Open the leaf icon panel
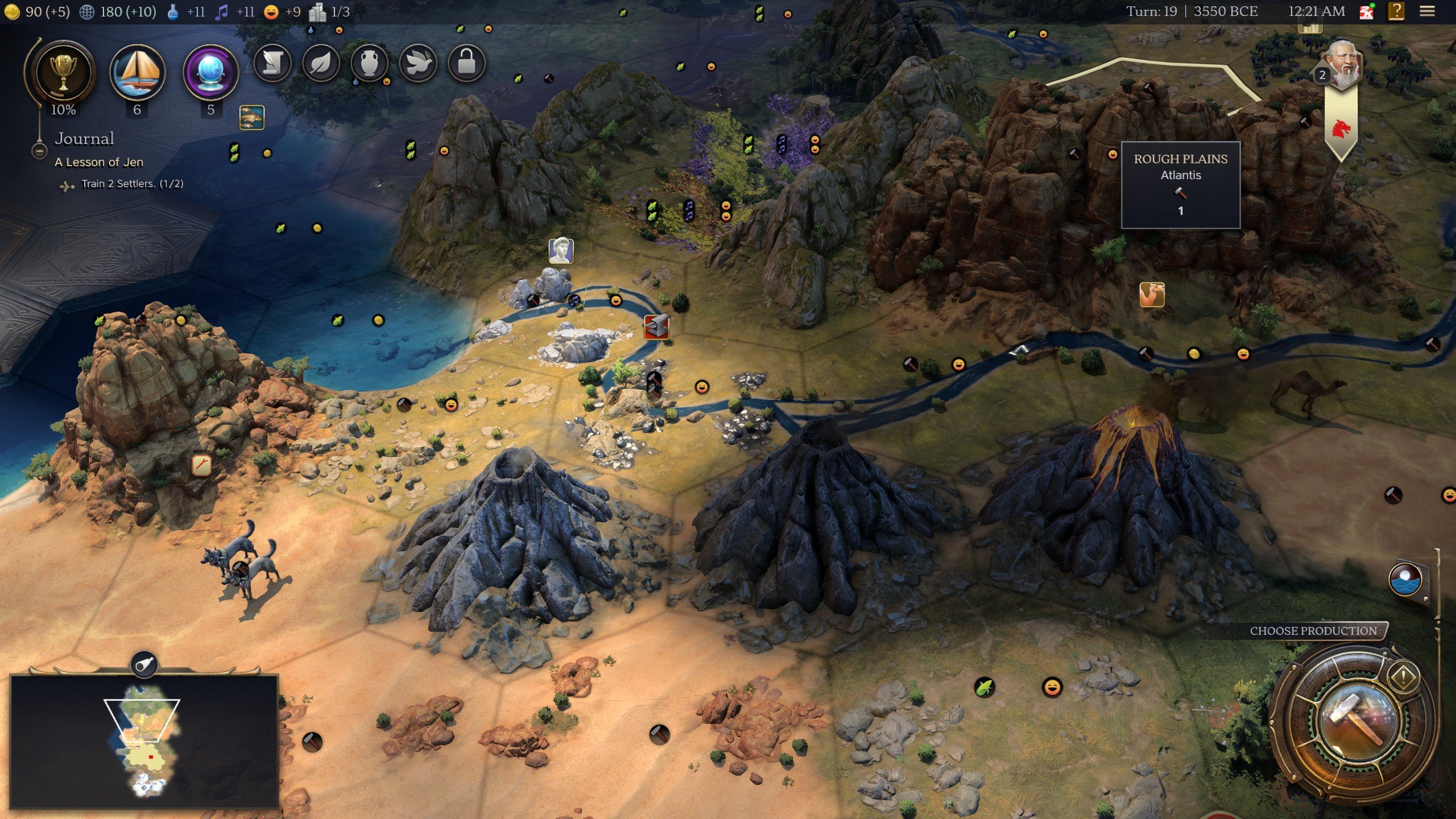 (x=321, y=63)
